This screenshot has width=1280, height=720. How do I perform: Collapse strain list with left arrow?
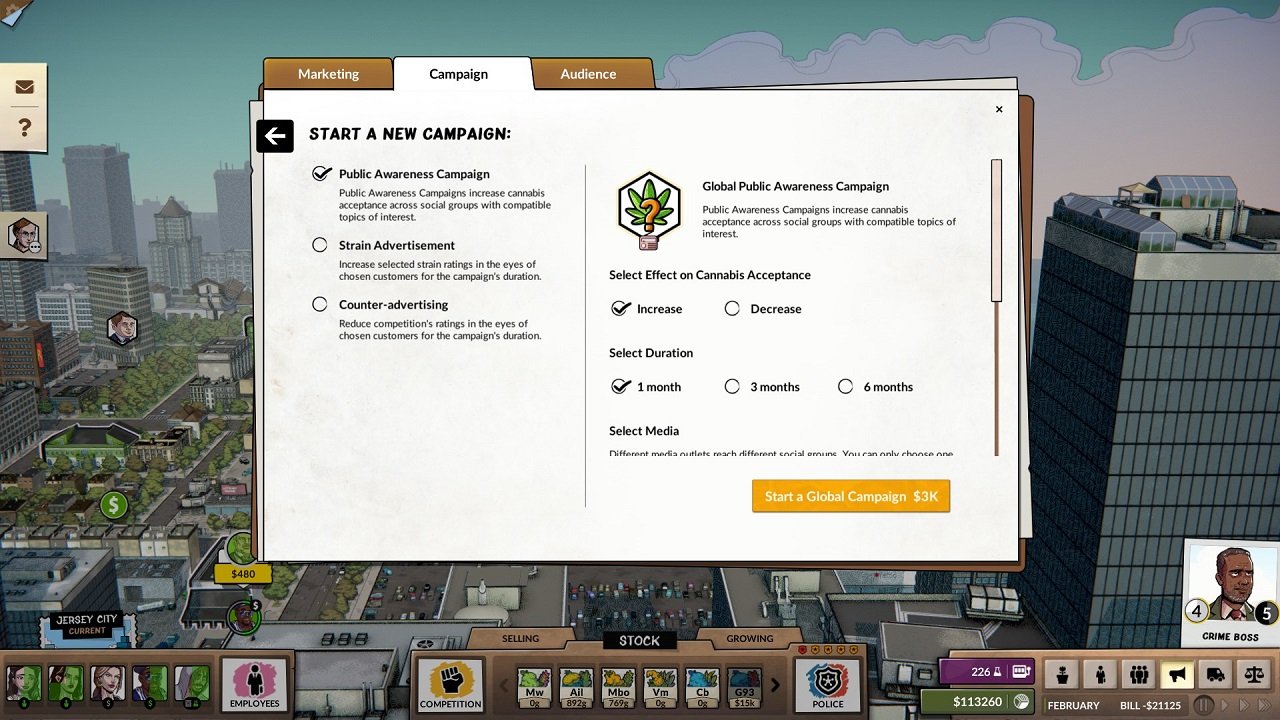503,686
